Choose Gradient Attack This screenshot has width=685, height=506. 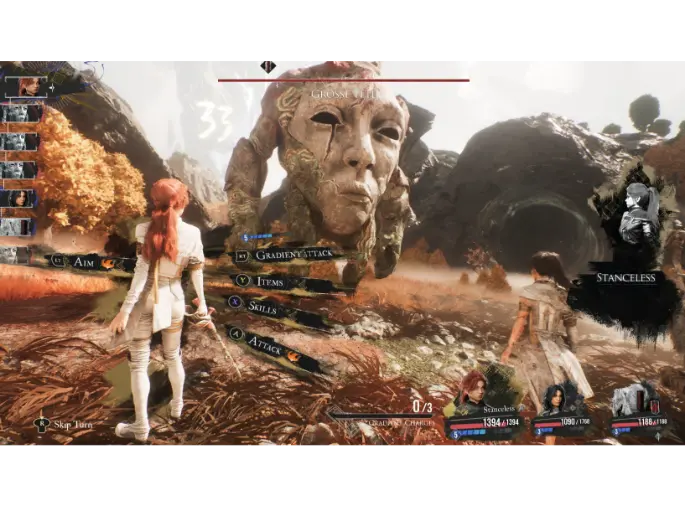(x=292, y=254)
